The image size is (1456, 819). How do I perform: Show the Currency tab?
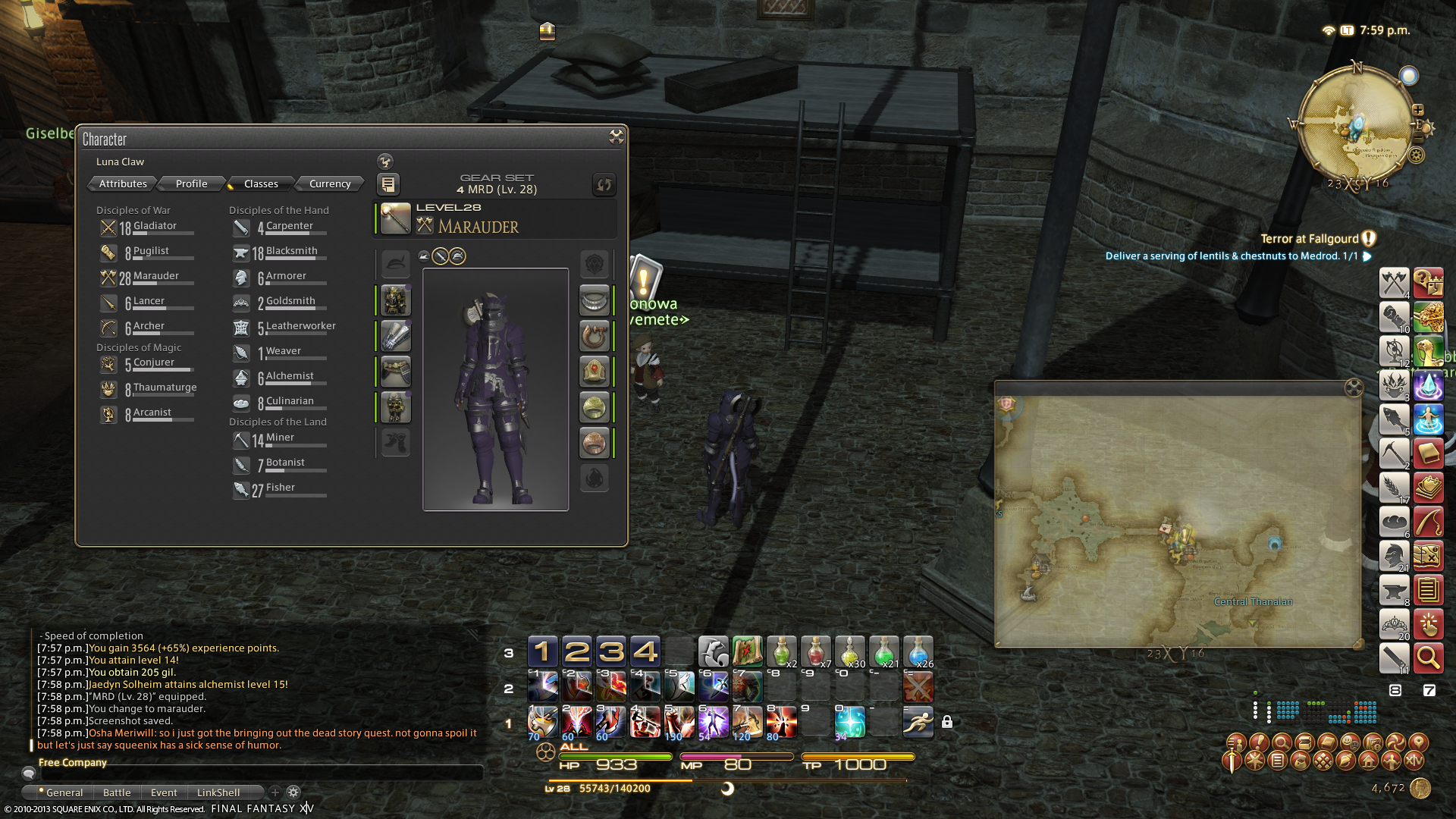coord(330,184)
